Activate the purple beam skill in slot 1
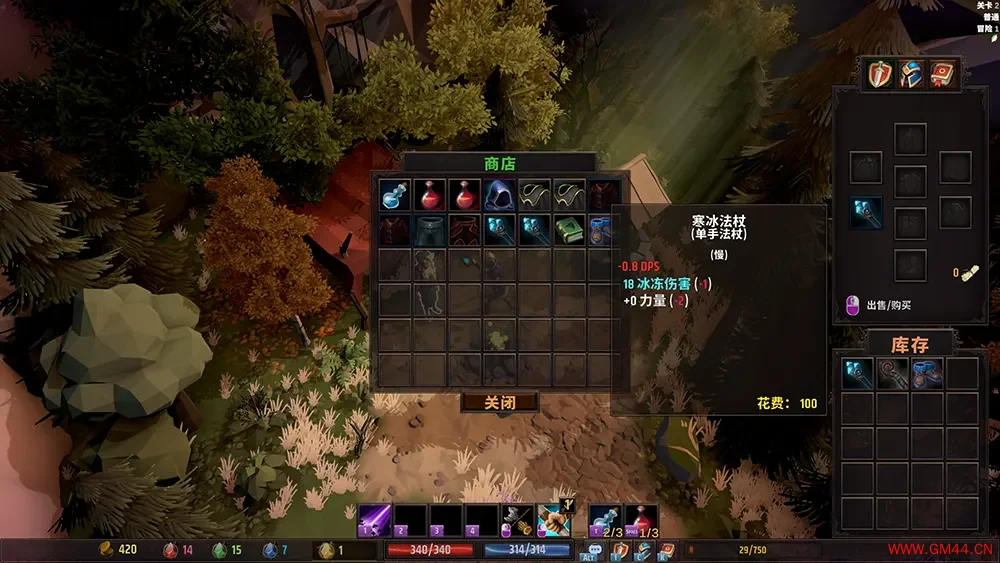This screenshot has height=563, width=1000. click(375, 520)
